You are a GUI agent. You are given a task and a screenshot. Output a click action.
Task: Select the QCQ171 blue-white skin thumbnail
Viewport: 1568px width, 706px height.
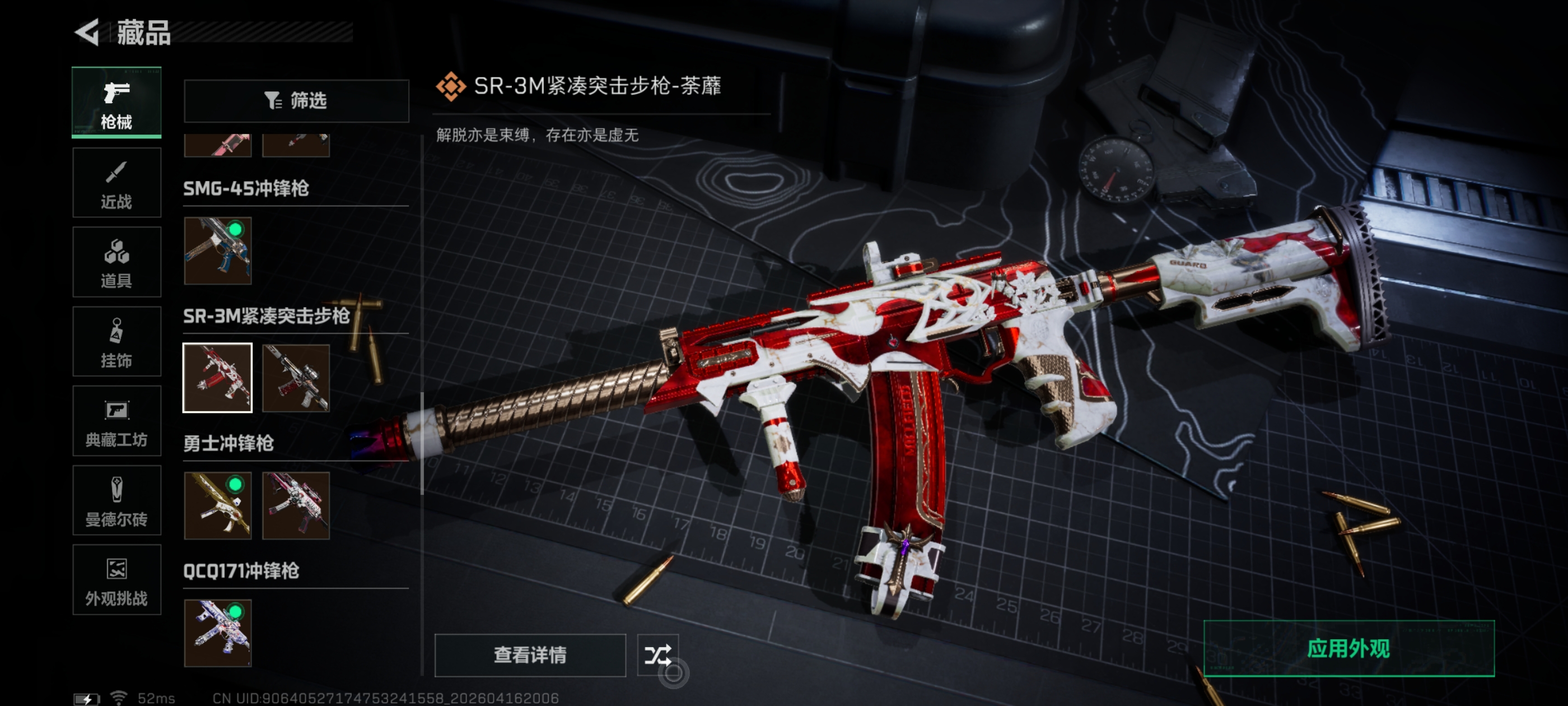218,633
